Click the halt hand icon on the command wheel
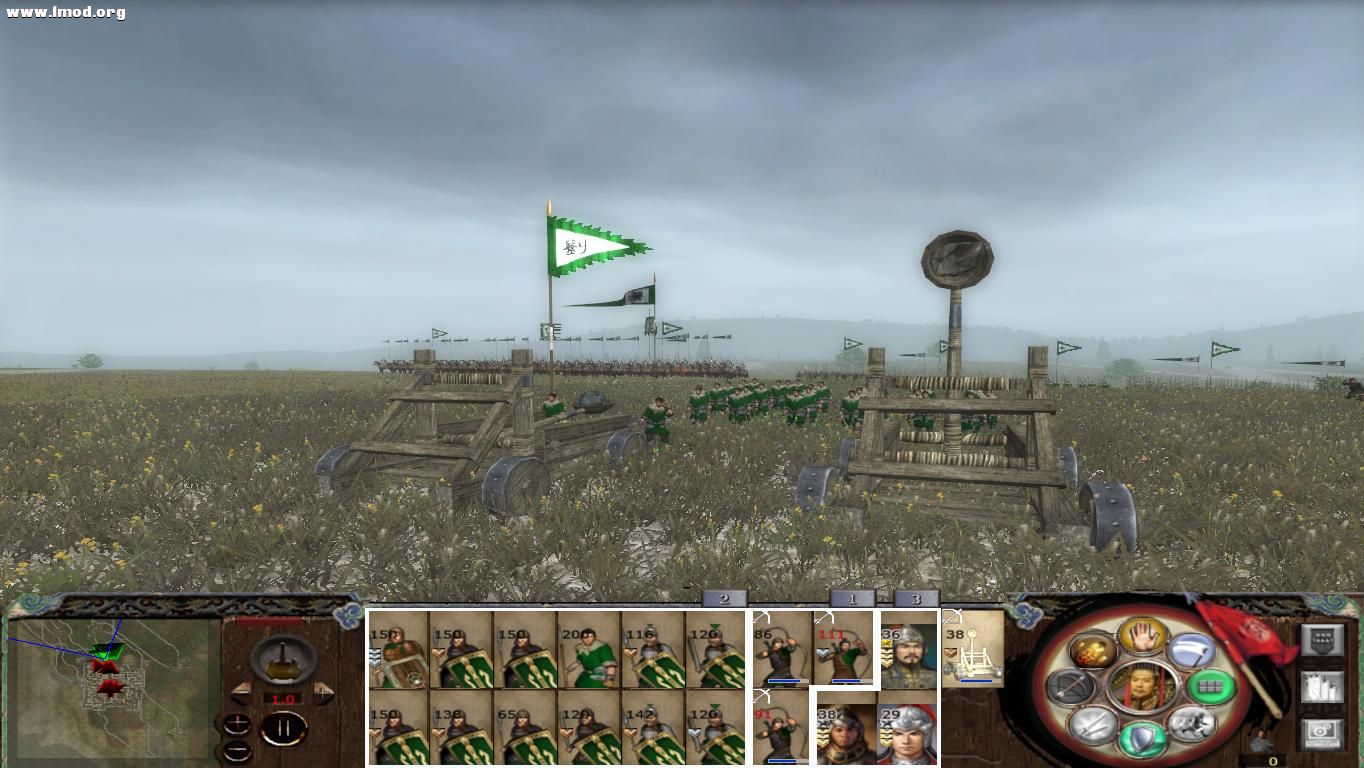The height and width of the screenshot is (768, 1364). pyautogui.click(x=1142, y=638)
